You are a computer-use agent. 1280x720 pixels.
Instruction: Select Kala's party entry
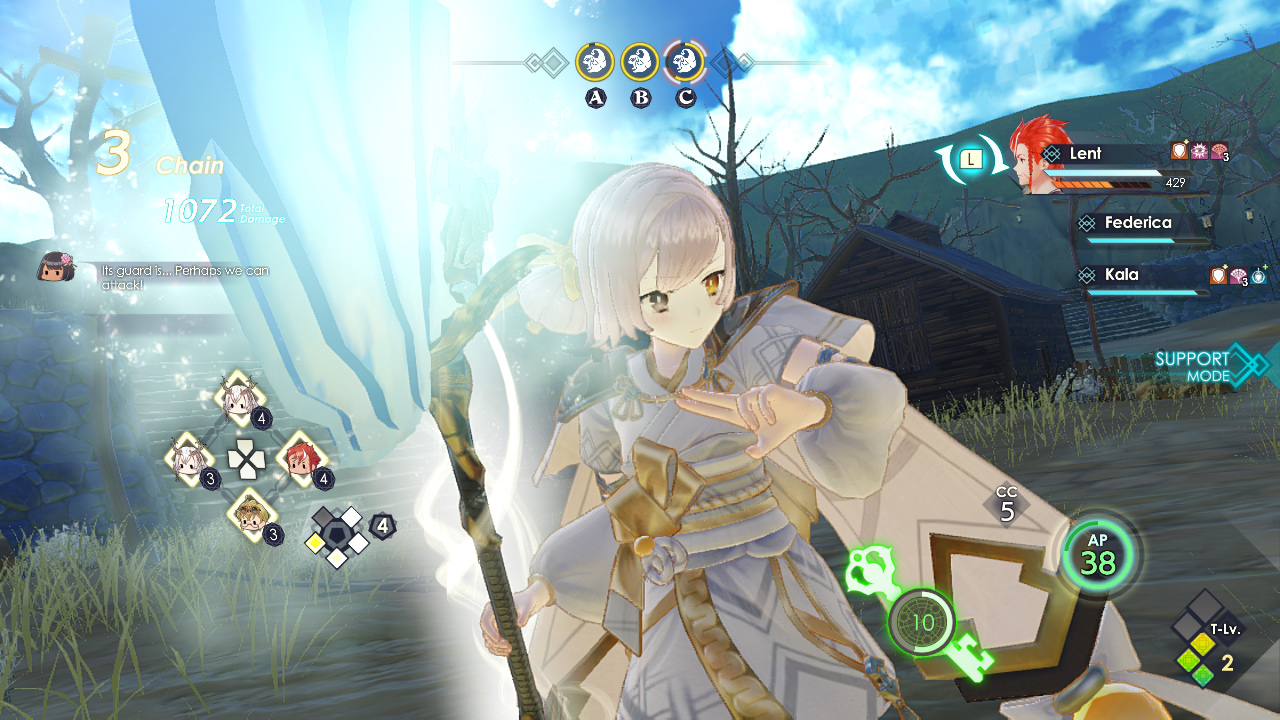tap(1120, 274)
